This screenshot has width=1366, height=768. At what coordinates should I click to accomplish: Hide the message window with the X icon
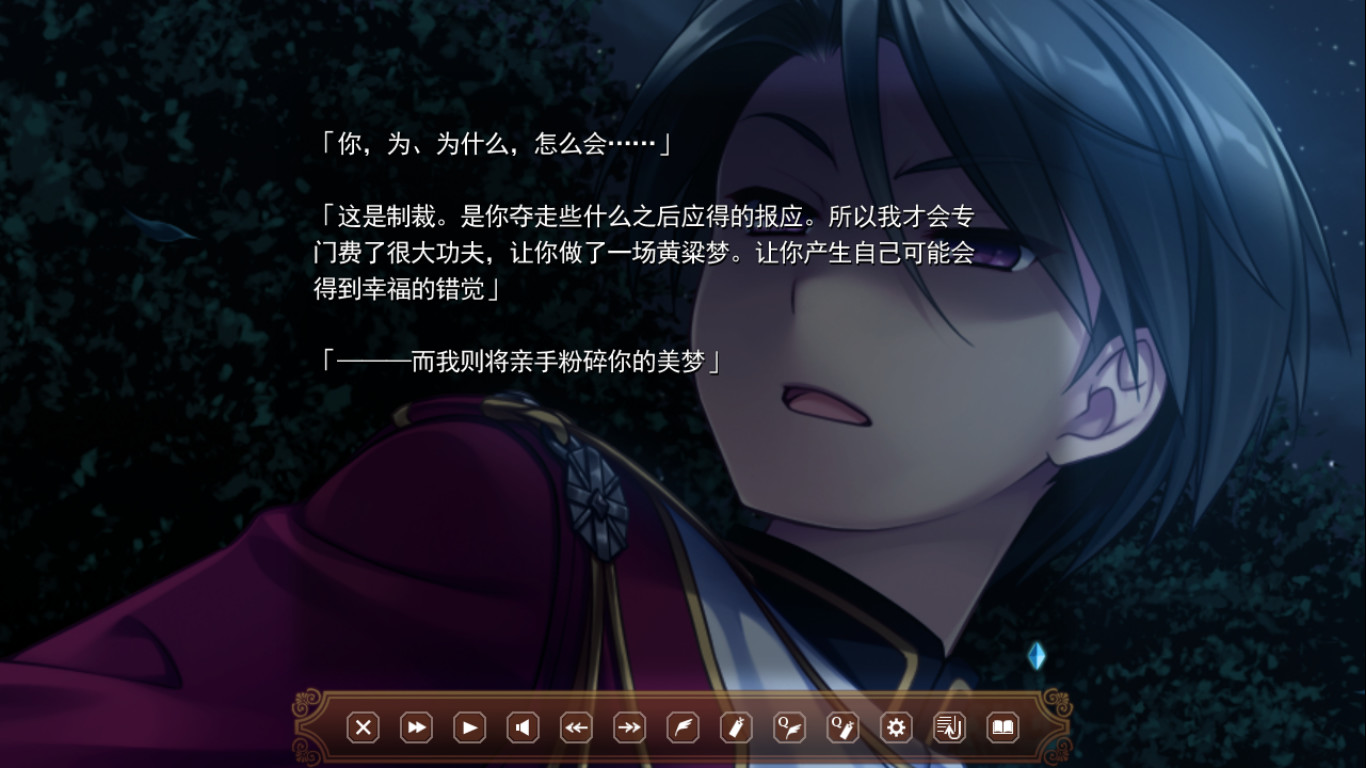363,728
